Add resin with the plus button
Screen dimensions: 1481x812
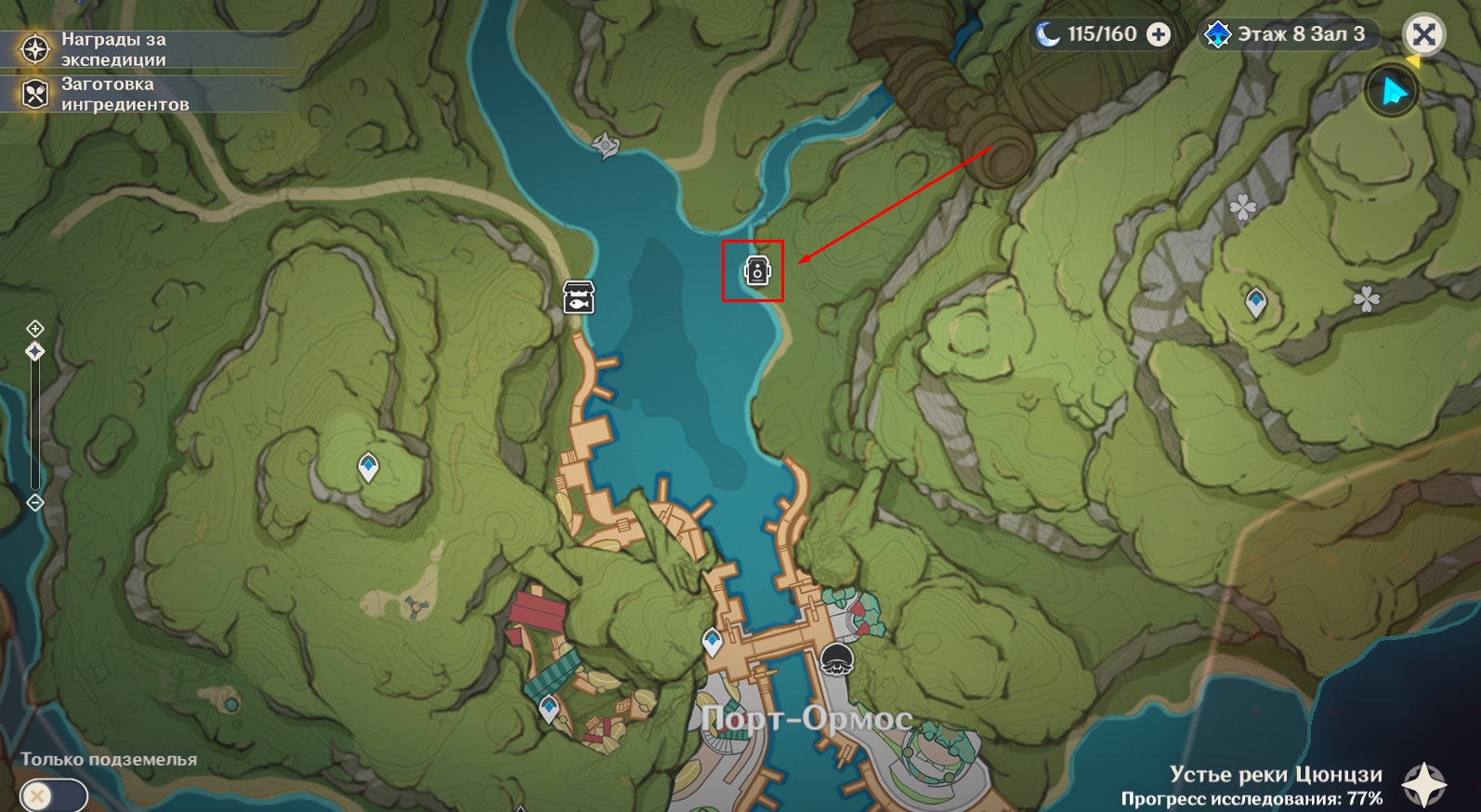pyautogui.click(x=1159, y=34)
